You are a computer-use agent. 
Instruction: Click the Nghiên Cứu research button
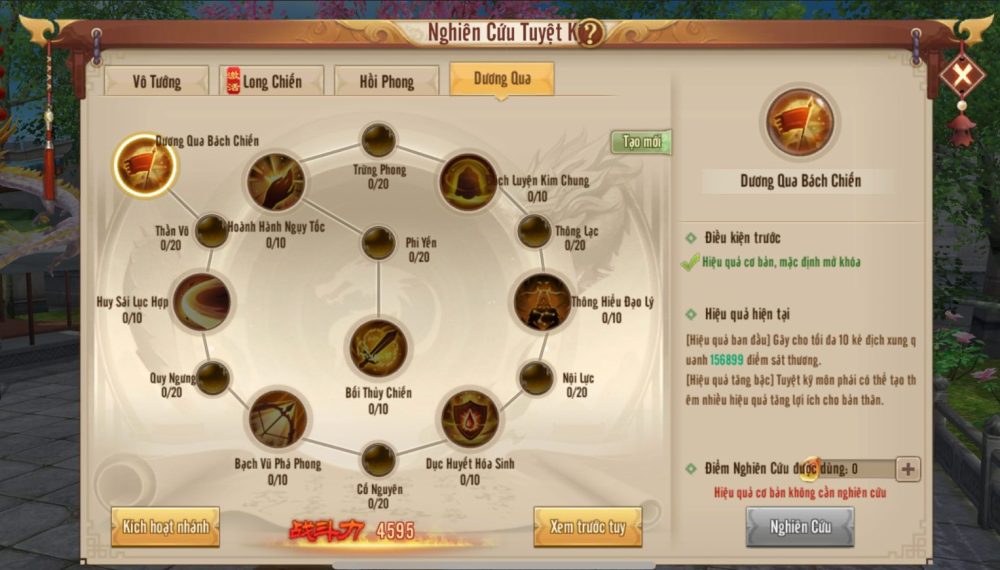pyautogui.click(x=799, y=527)
